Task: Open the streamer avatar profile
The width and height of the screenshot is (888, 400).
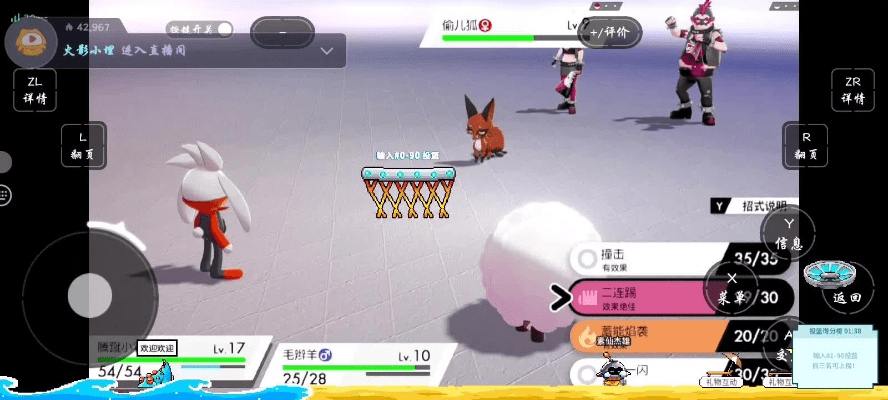Action: pyautogui.click(x=30, y=40)
